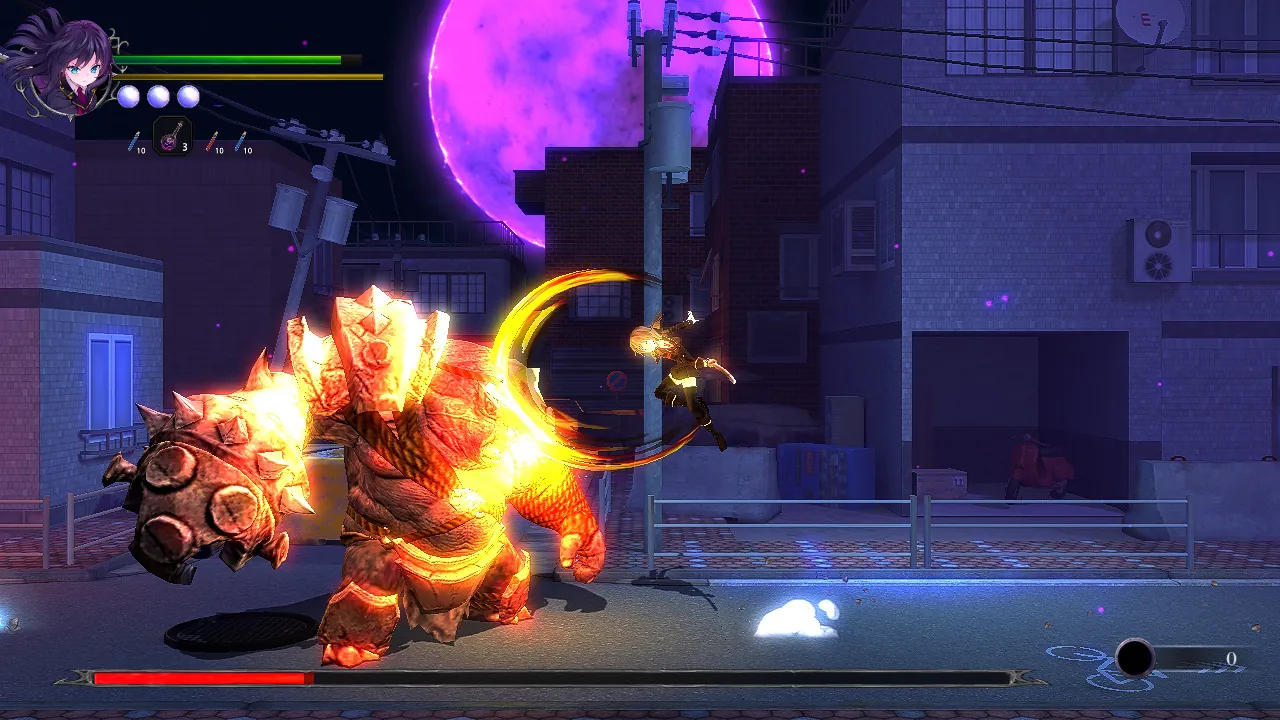The image size is (1280, 720).
Task: Click the rightmost blue pencil item icon
Action: pyautogui.click(x=238, y=140)
